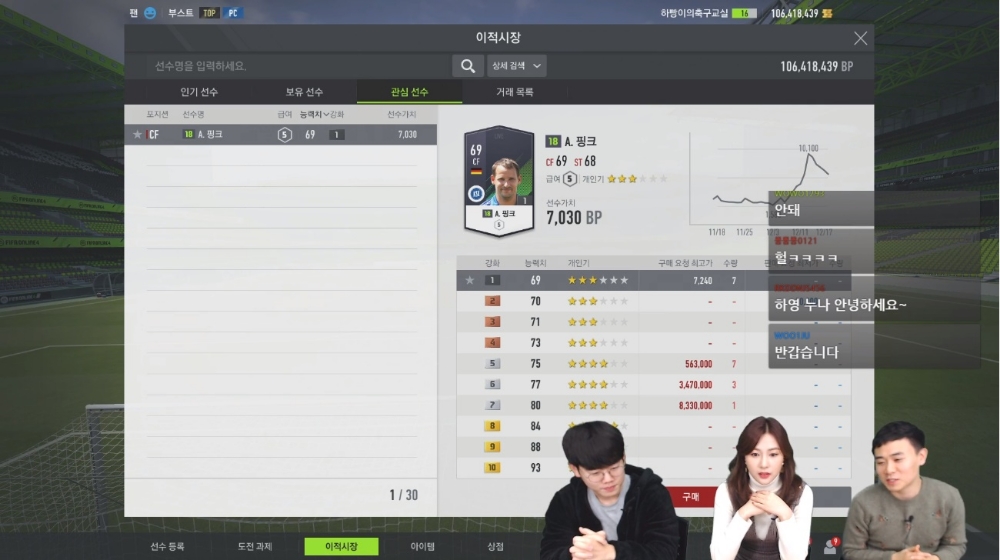Open 선수 등록 in the bottom menu

click(167, 547)
